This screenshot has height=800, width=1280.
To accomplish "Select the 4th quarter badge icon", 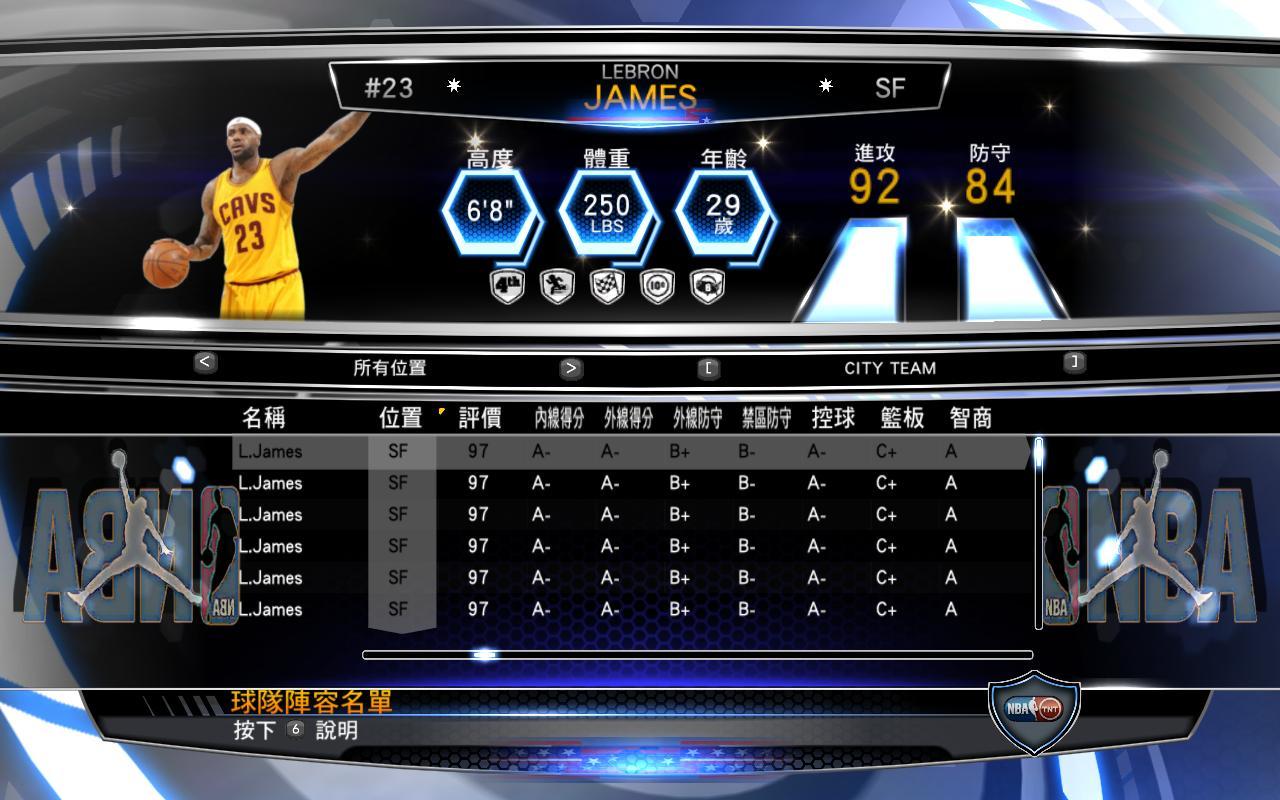I will click(x=507, y=287).
